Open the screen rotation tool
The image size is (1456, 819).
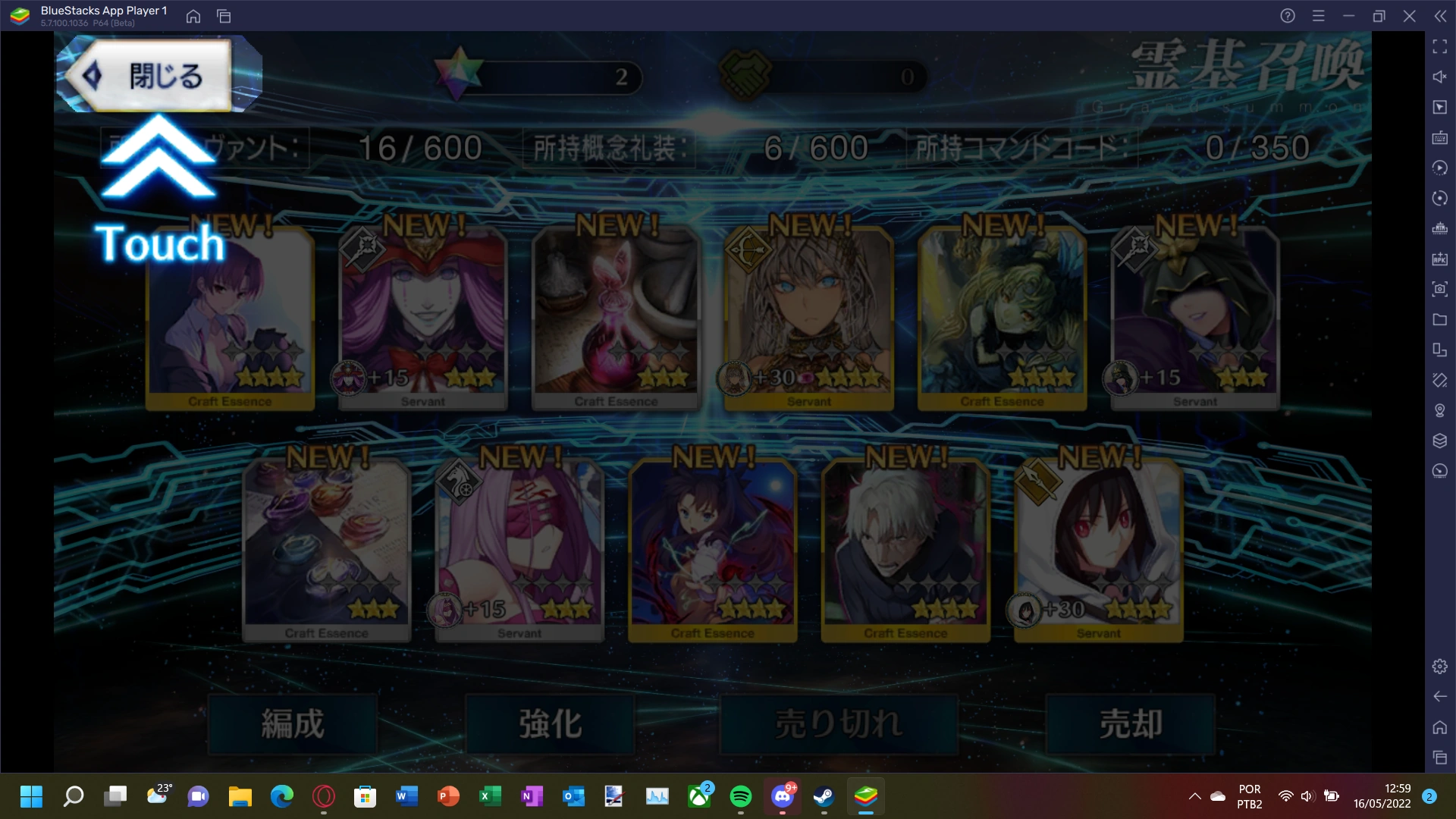(x=1440, y=198)
